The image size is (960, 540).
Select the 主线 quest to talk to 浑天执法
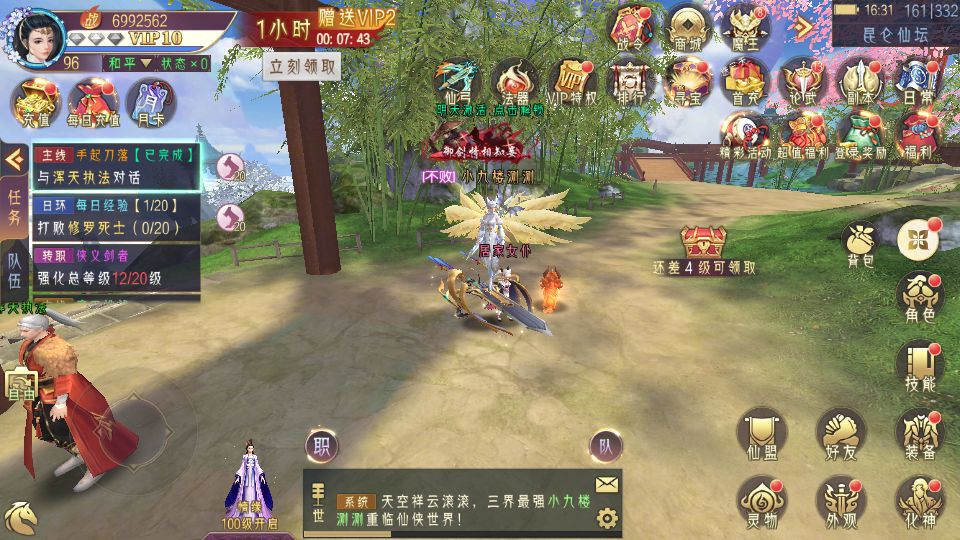(116, 166)
